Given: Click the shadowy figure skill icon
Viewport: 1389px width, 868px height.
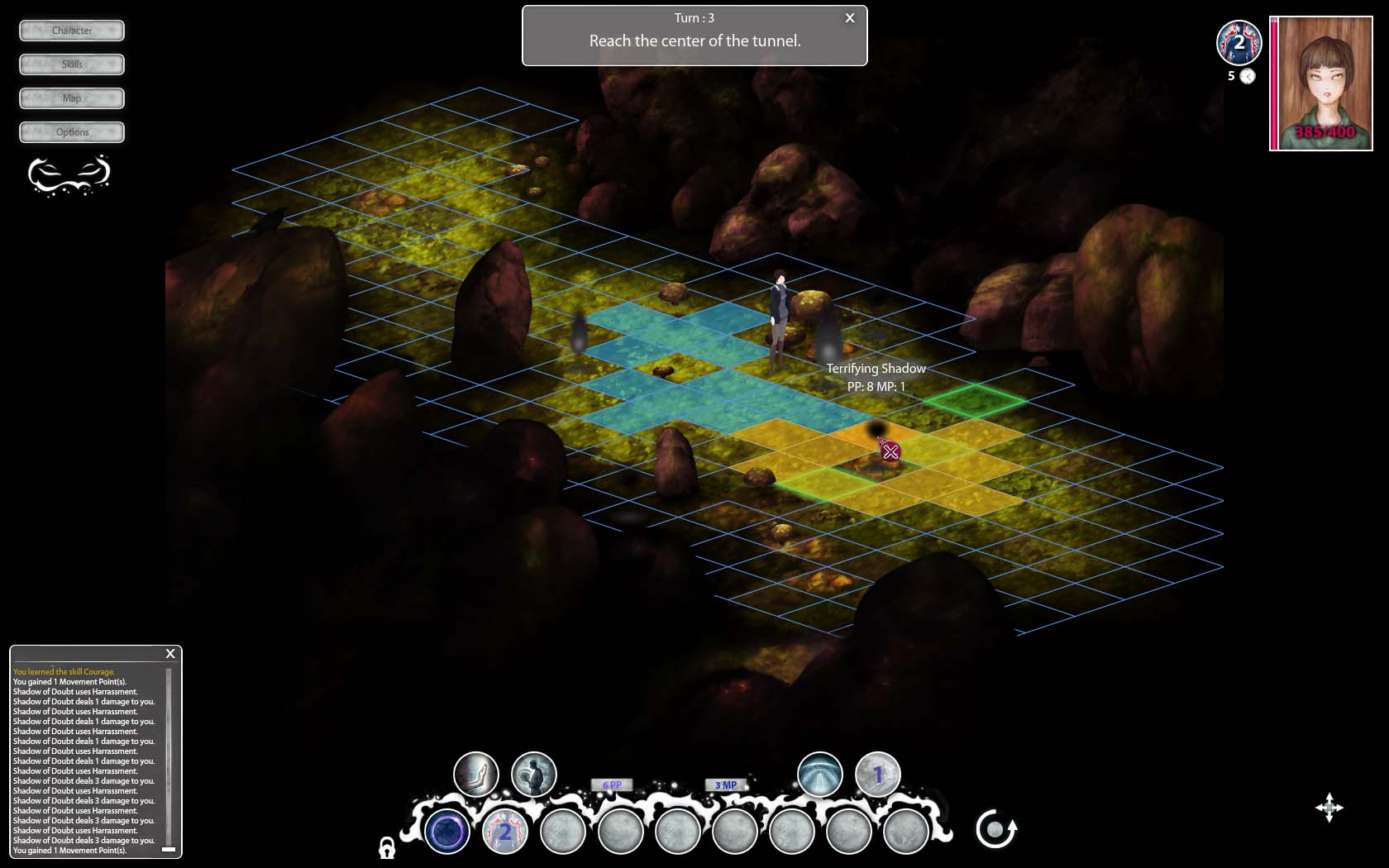Looking at the screenshot, I should click(533, 775).
